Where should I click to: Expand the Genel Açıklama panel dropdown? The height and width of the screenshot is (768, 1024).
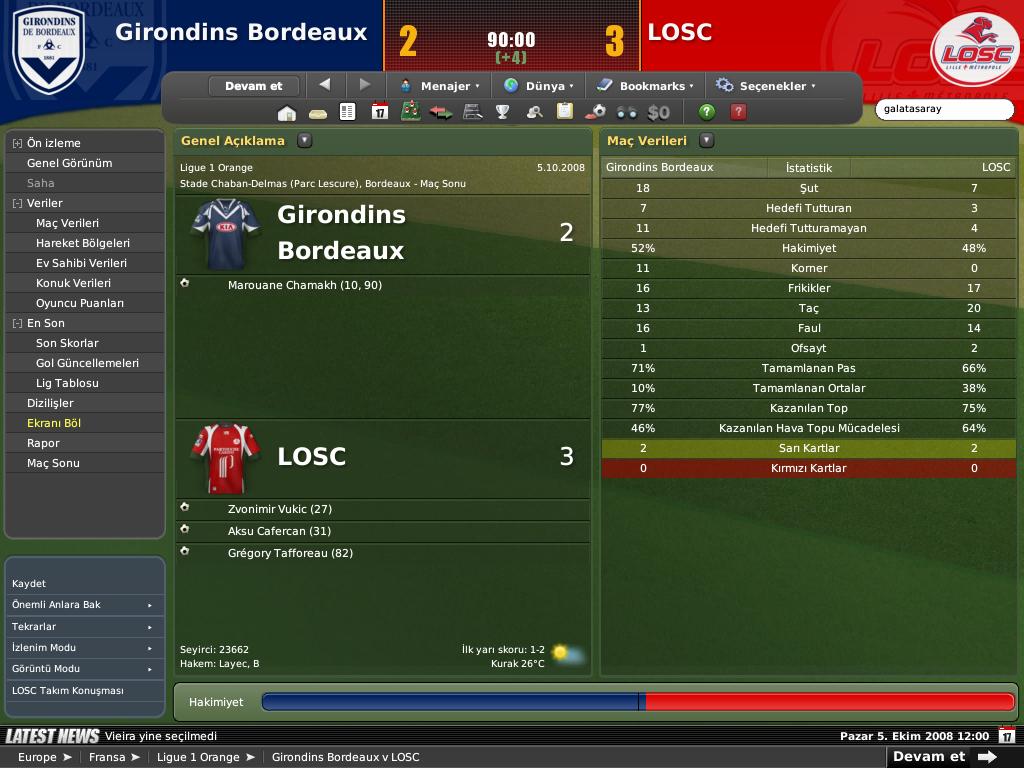coord(304,141)
